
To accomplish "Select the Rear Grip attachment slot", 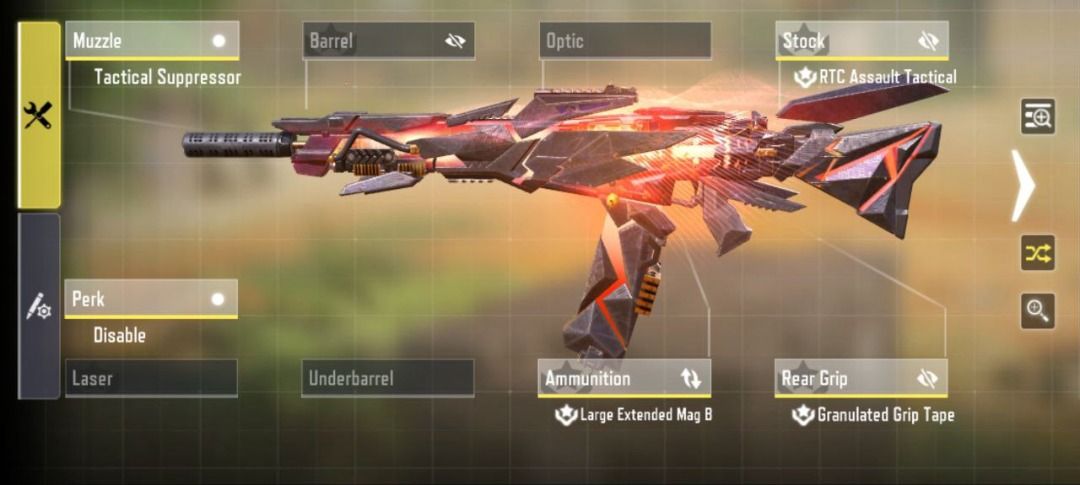I will [840, 379].
